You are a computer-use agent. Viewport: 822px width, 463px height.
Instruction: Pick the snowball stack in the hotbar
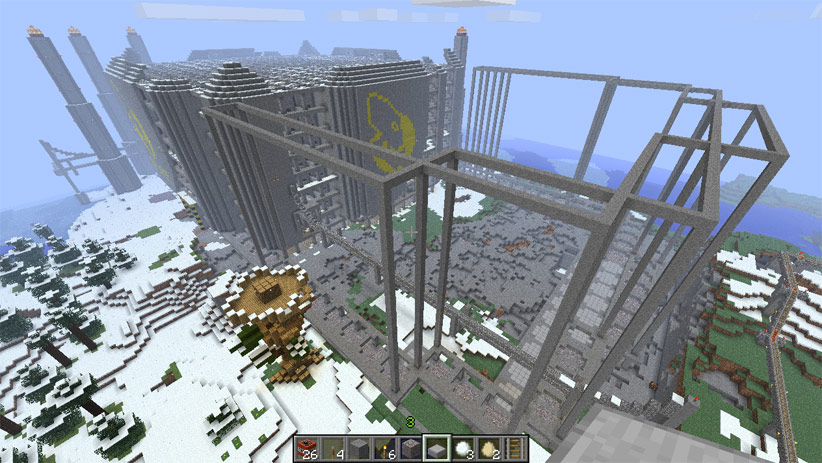click(x=463, y=447)
